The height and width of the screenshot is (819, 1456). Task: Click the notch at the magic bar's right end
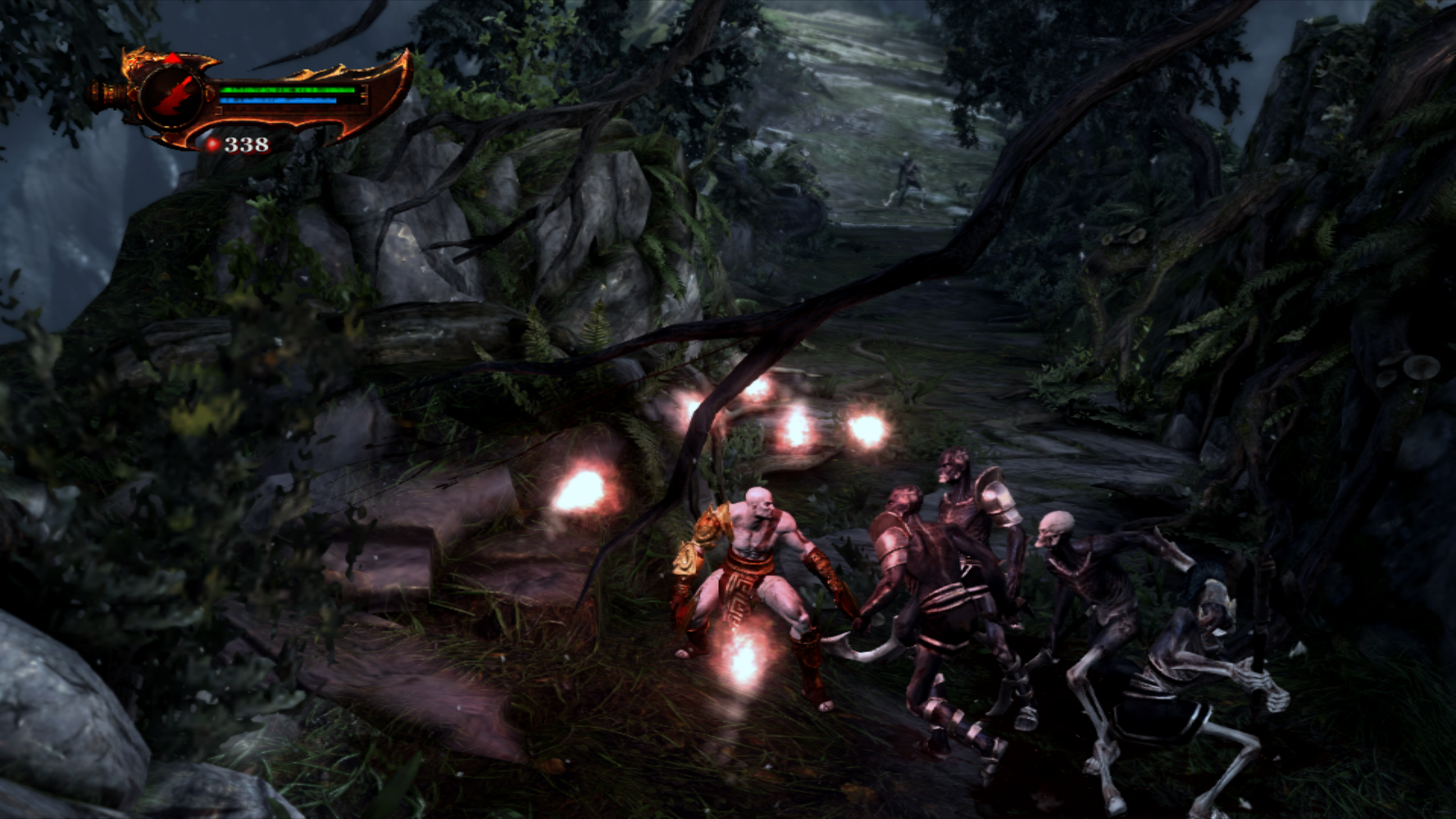tap(364, 99)
